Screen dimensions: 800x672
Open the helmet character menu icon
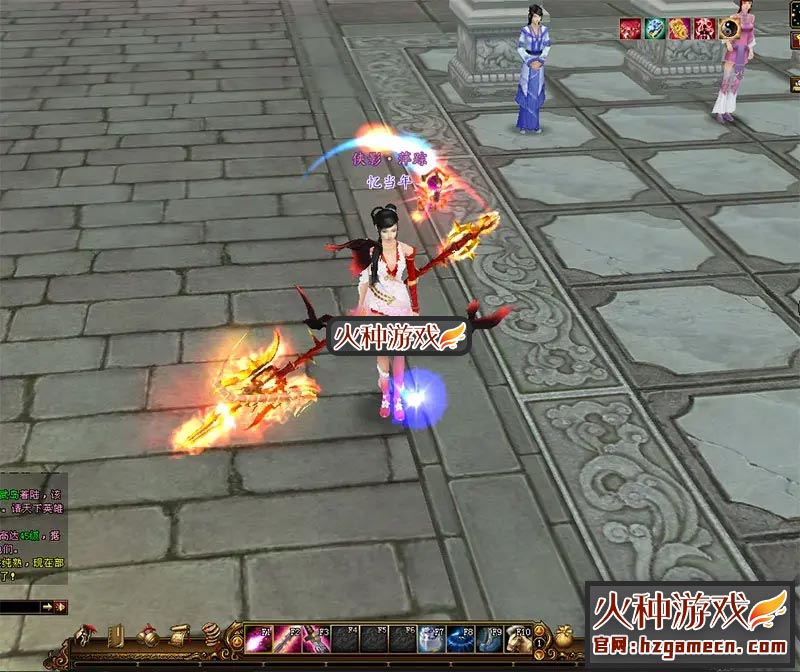(87, 636)
